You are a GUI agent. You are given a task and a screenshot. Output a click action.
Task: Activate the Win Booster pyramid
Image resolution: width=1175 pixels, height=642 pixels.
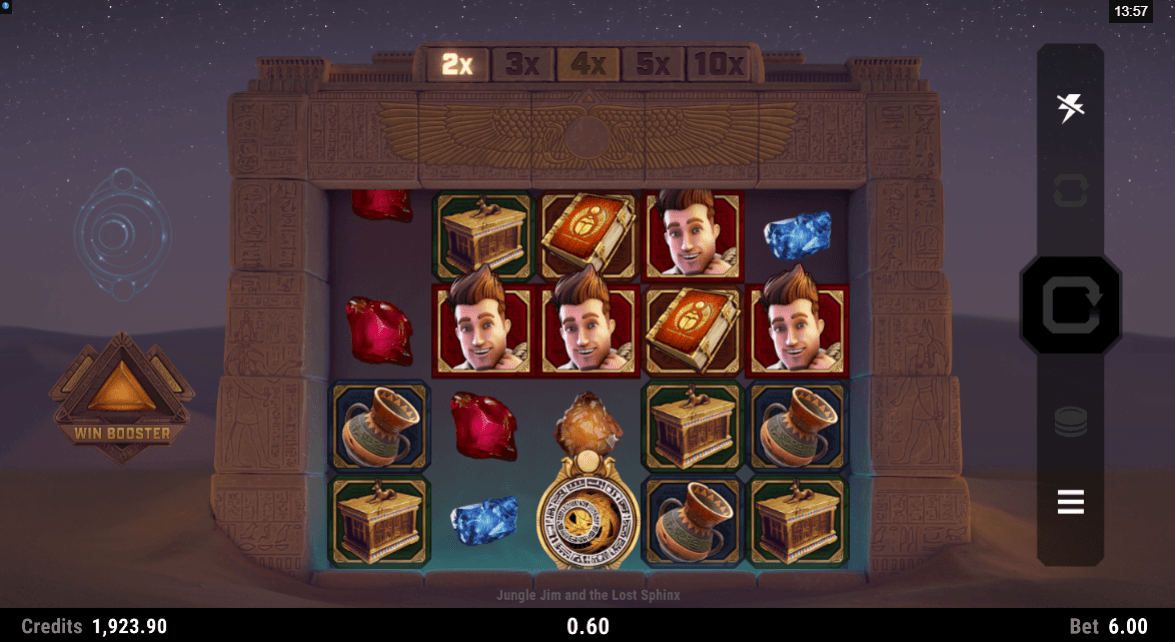[x=122, y=395]
